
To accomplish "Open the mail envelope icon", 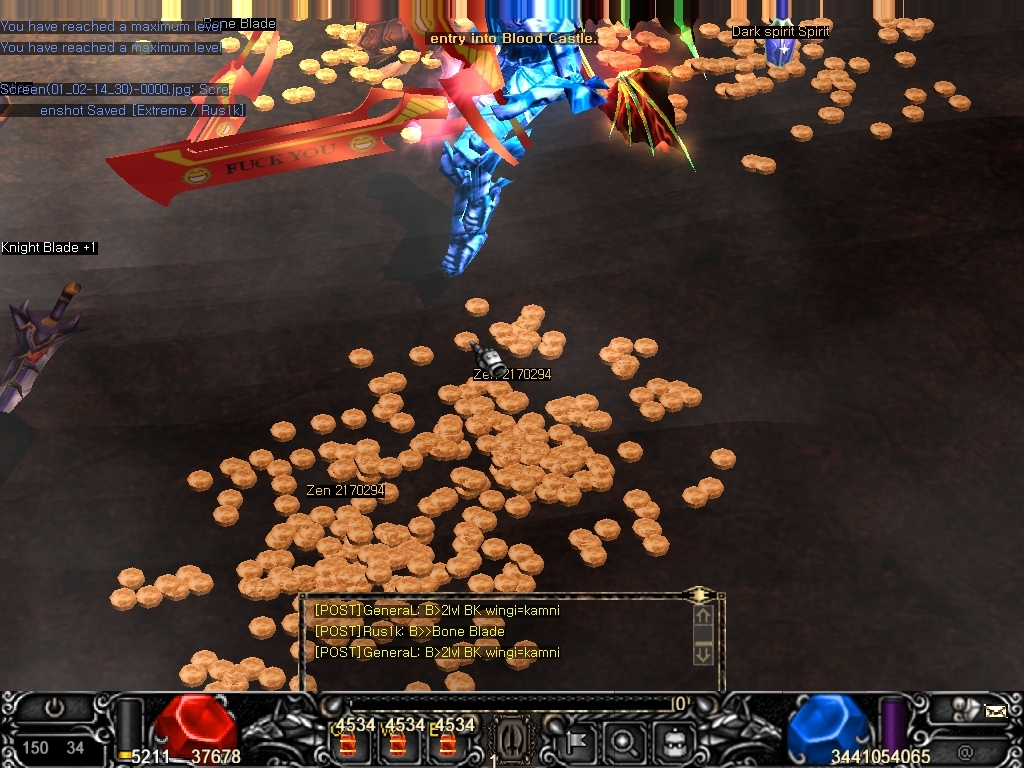I will 995,712.
